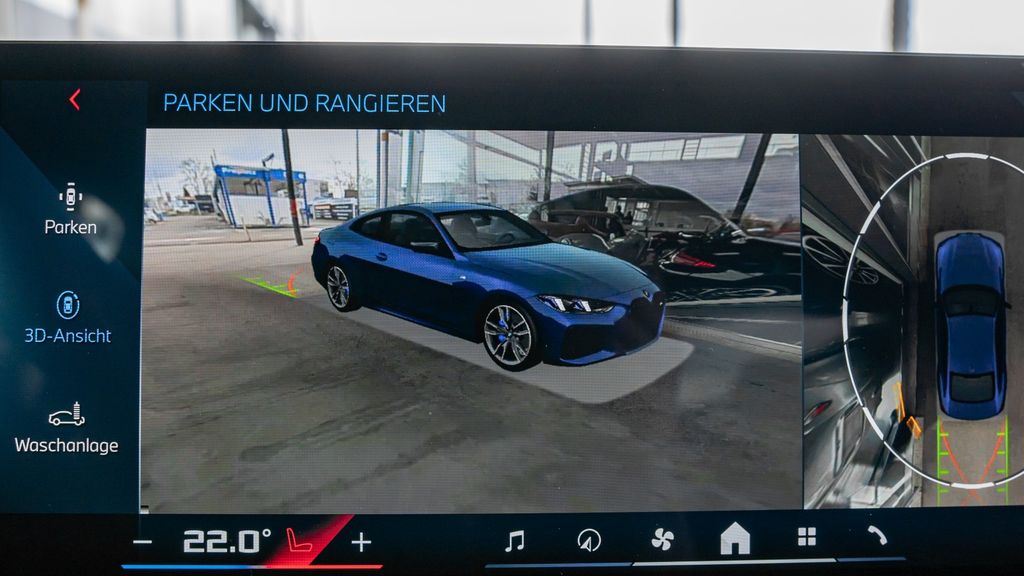Image resolution: width=1024 pixels, height=576 pixels.
Task: Open the fan climate menu
Action: [662, 540]
